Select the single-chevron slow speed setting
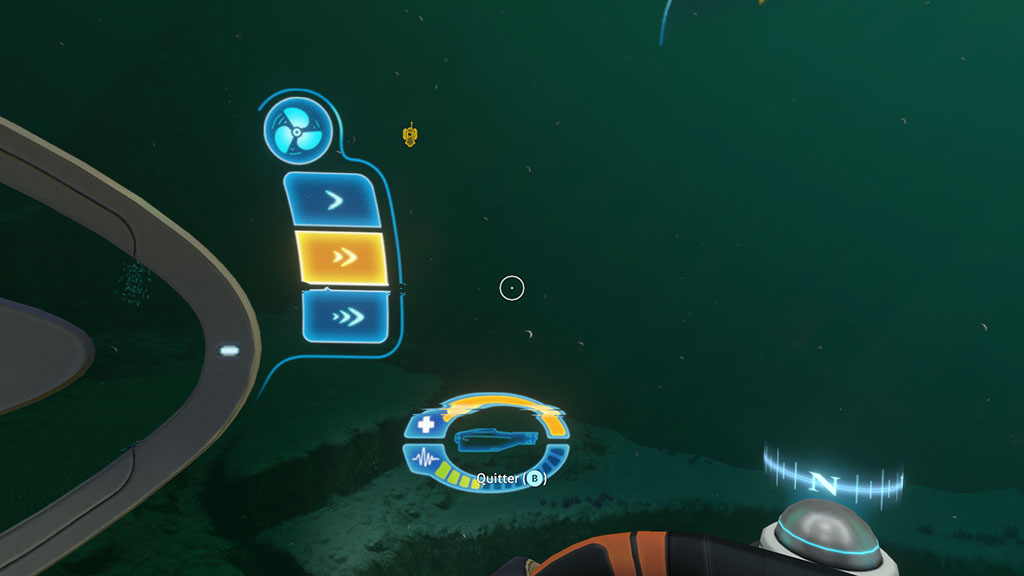1024x576 pixels. point(334,201)
